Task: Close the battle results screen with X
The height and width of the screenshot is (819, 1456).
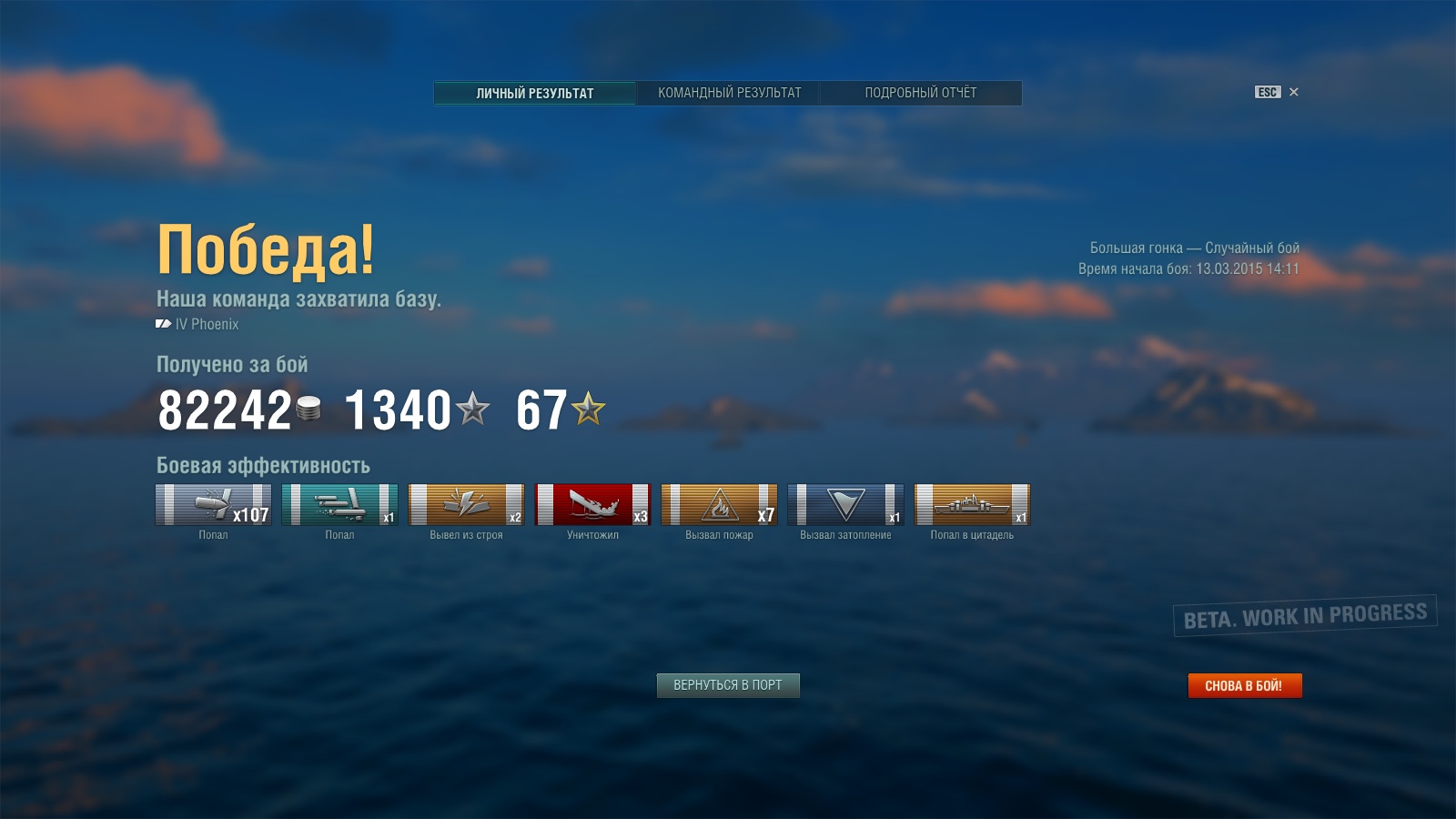Action: (1293, 92)
